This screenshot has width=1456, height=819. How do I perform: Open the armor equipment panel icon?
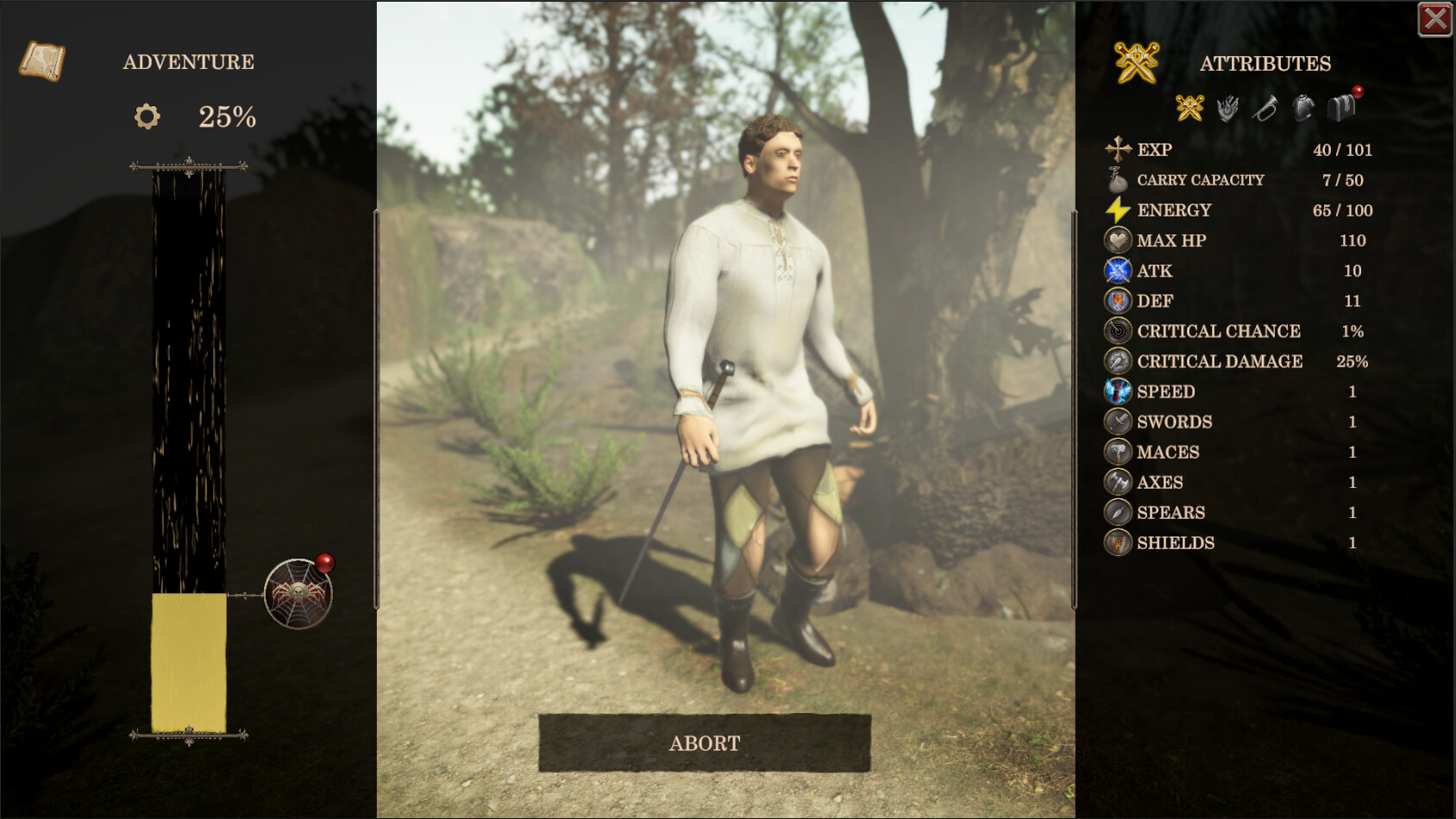point(1302,108)
